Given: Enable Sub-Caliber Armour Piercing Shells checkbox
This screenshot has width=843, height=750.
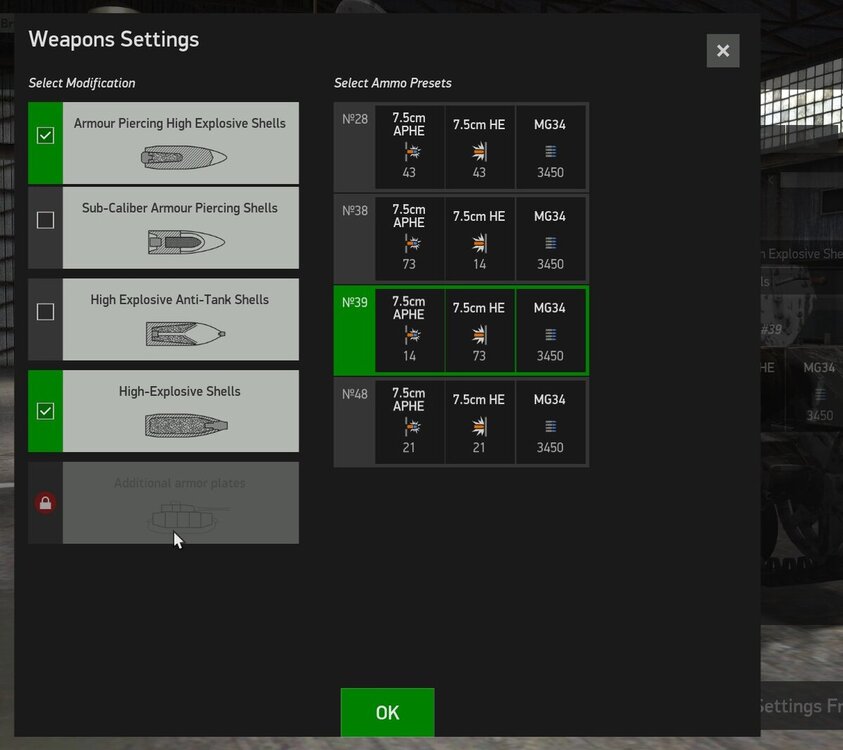Looking at the screenshot, I should [45, 220].
